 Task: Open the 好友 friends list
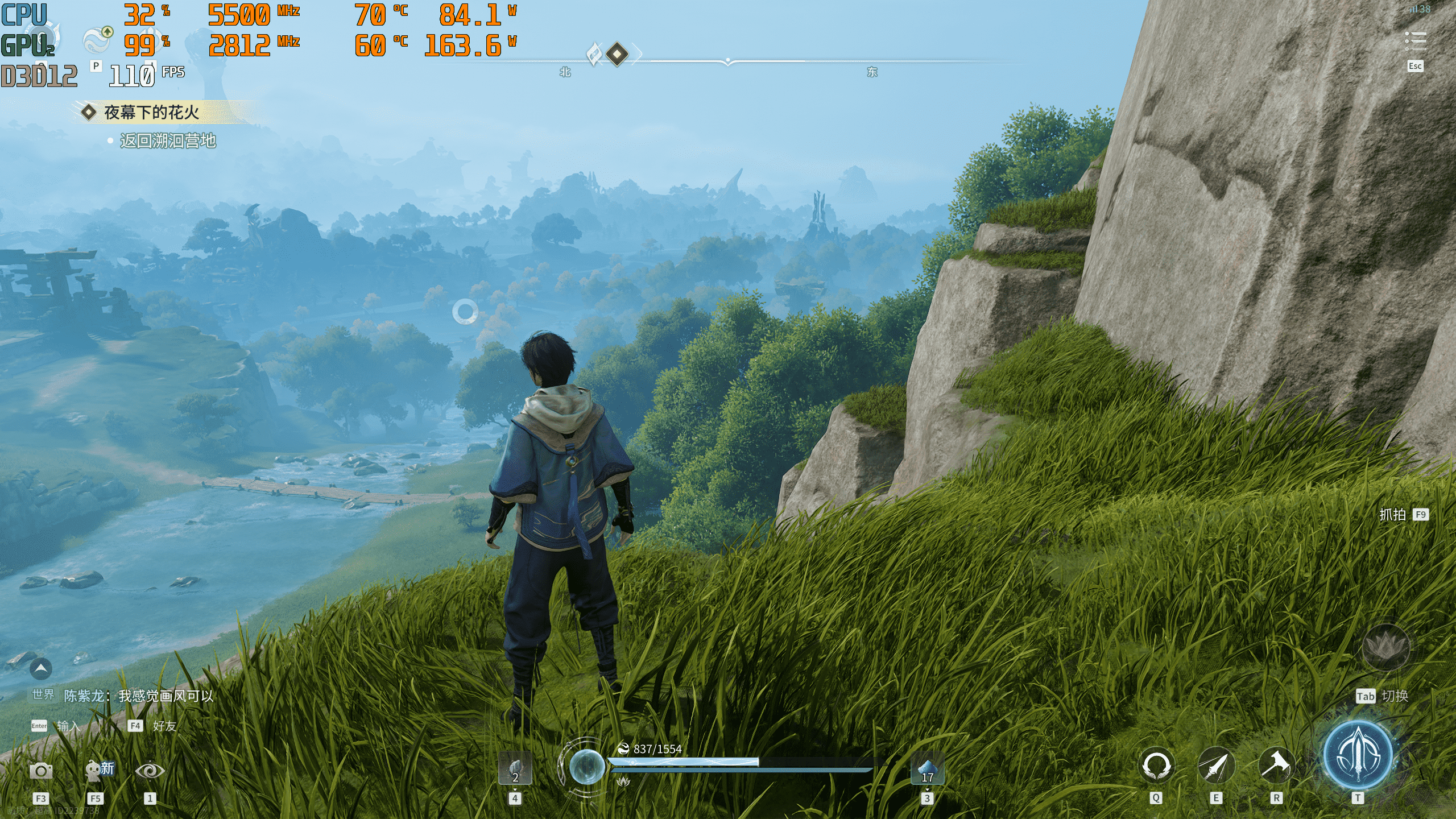pos(164,726)
